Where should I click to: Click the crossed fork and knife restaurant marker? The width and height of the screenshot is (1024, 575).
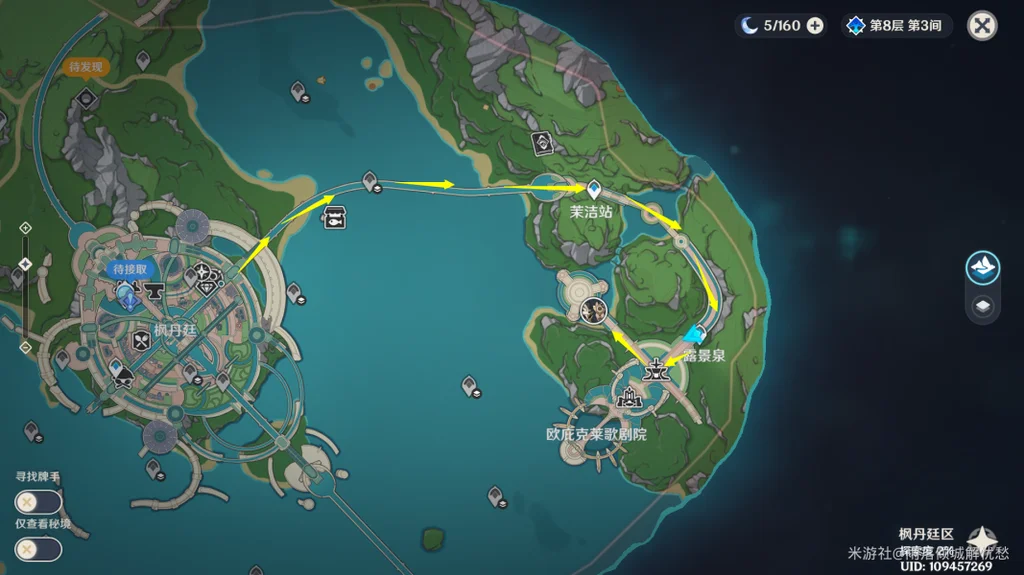(x=140, y=340)
